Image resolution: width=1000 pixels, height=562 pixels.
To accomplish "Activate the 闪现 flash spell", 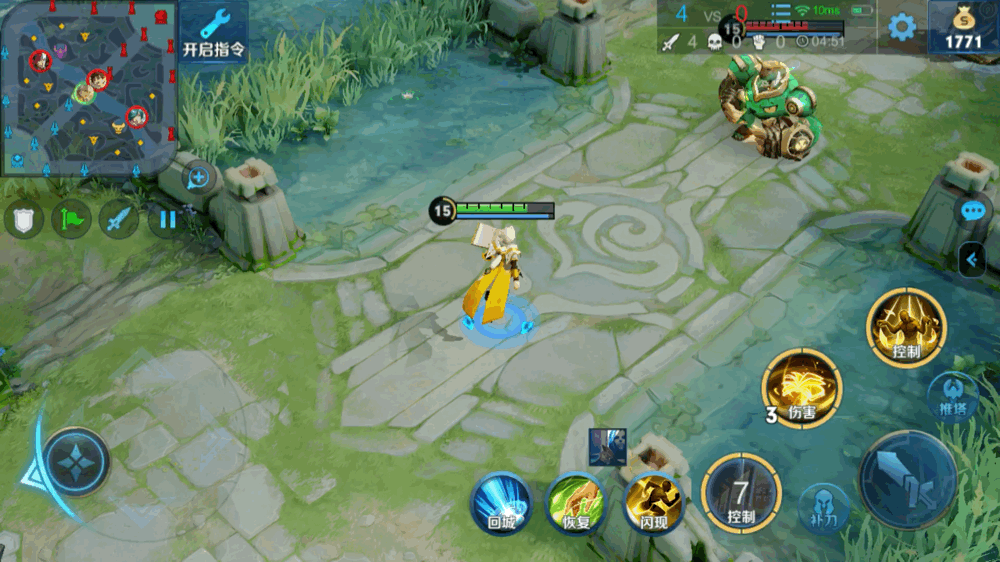I will [x=653, y=502].
